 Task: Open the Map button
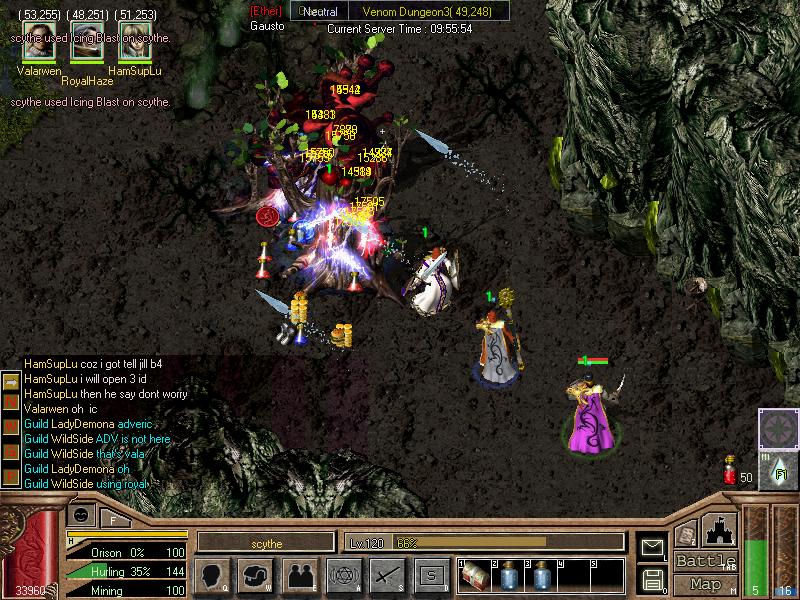(x=705, y=583)
